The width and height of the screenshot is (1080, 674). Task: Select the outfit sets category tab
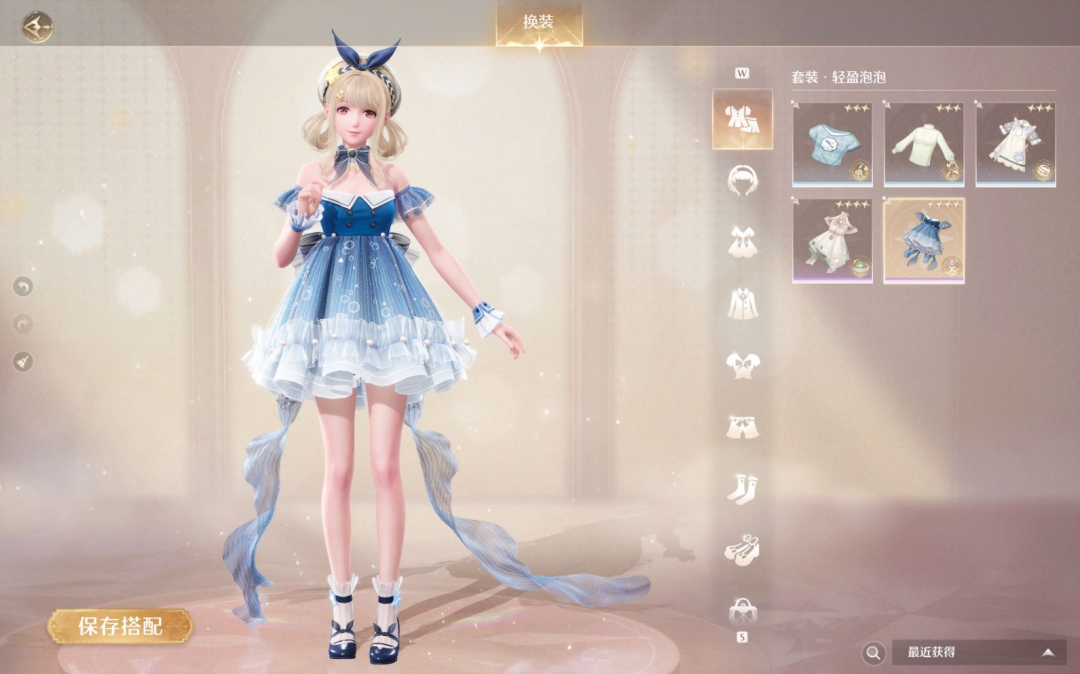(742, 119)
